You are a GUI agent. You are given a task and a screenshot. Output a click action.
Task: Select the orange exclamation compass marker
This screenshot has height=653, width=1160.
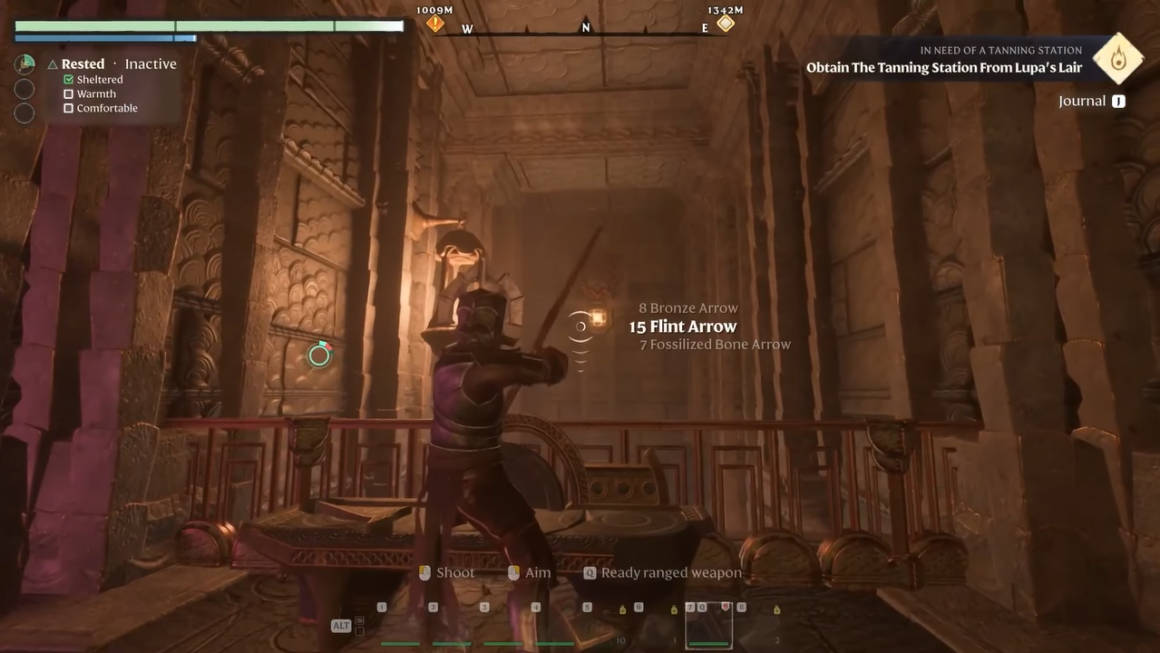pos(435,23)
